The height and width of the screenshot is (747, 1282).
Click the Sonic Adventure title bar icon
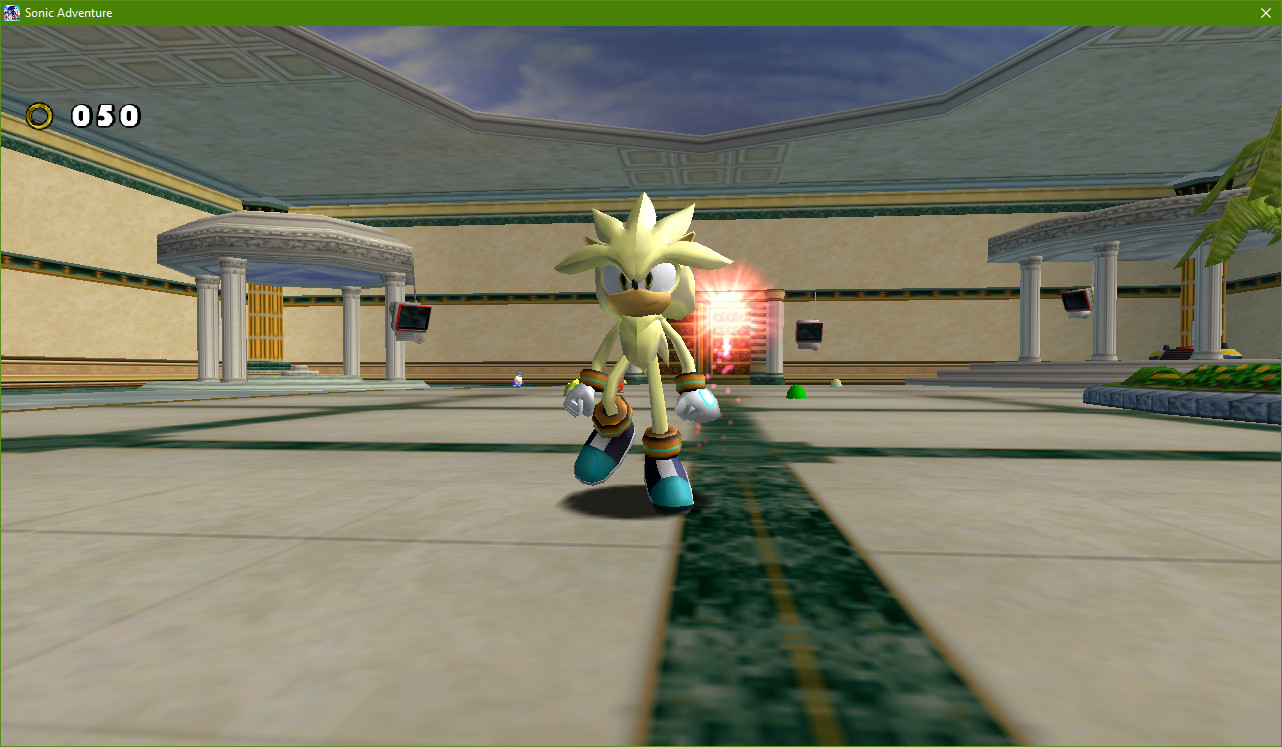[10, 13]
